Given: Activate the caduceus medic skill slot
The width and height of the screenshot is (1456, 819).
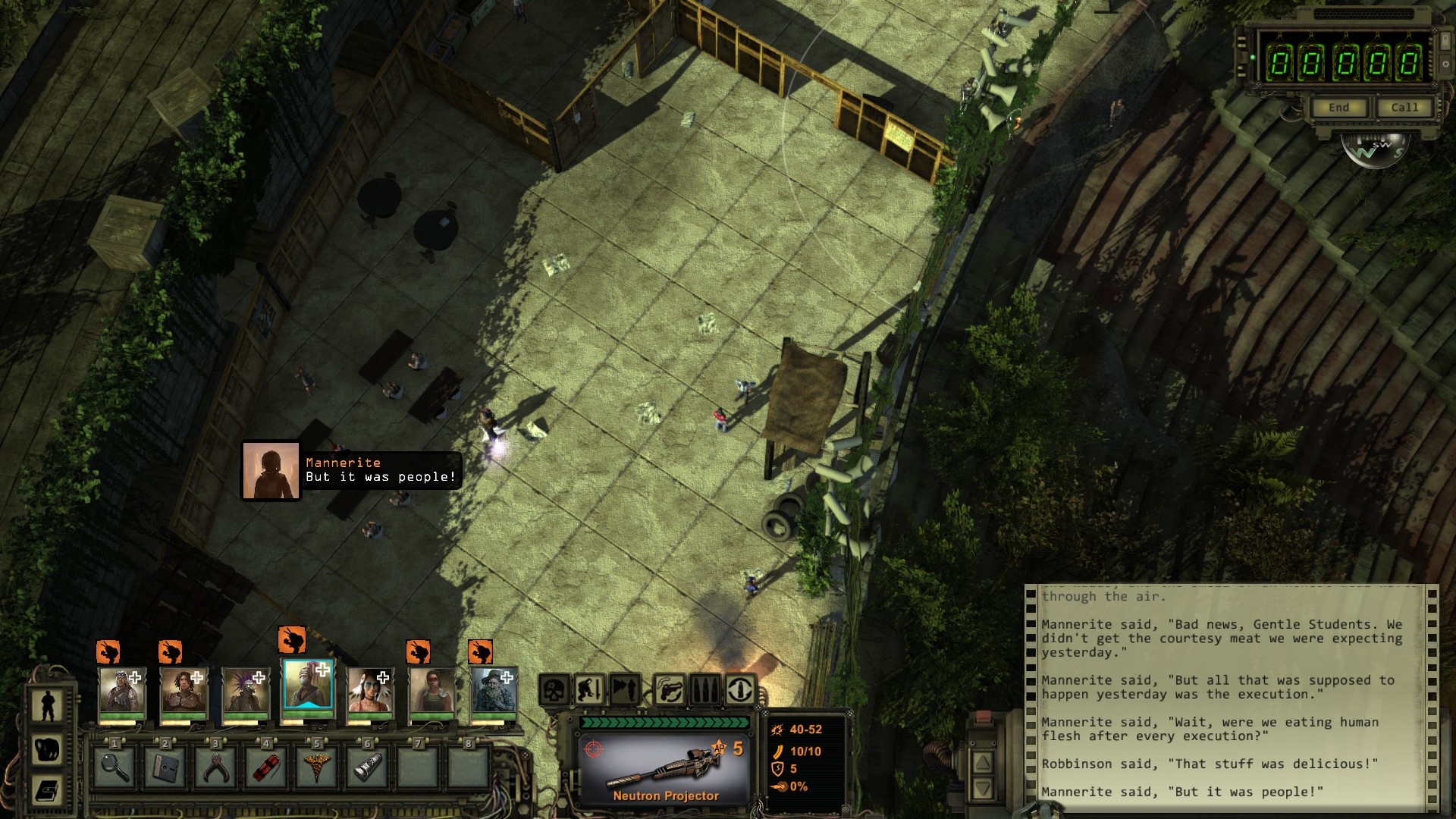Looking at the screenshot, I should [316, 767].
